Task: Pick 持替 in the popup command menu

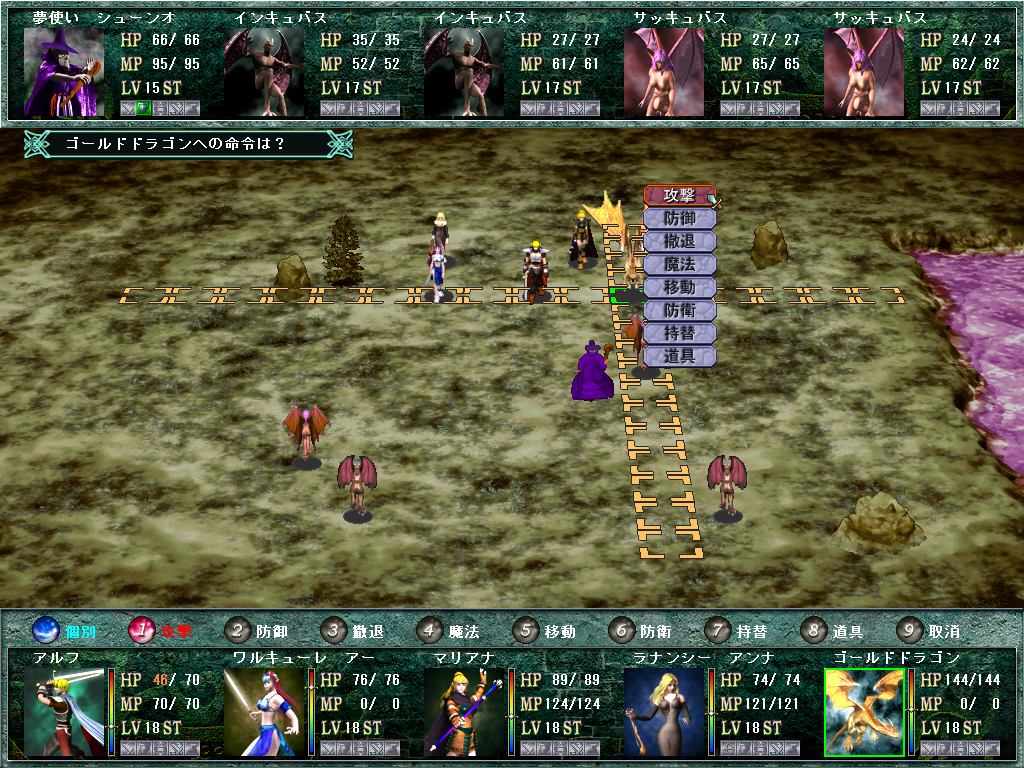Action: click(x=679, y=333)
